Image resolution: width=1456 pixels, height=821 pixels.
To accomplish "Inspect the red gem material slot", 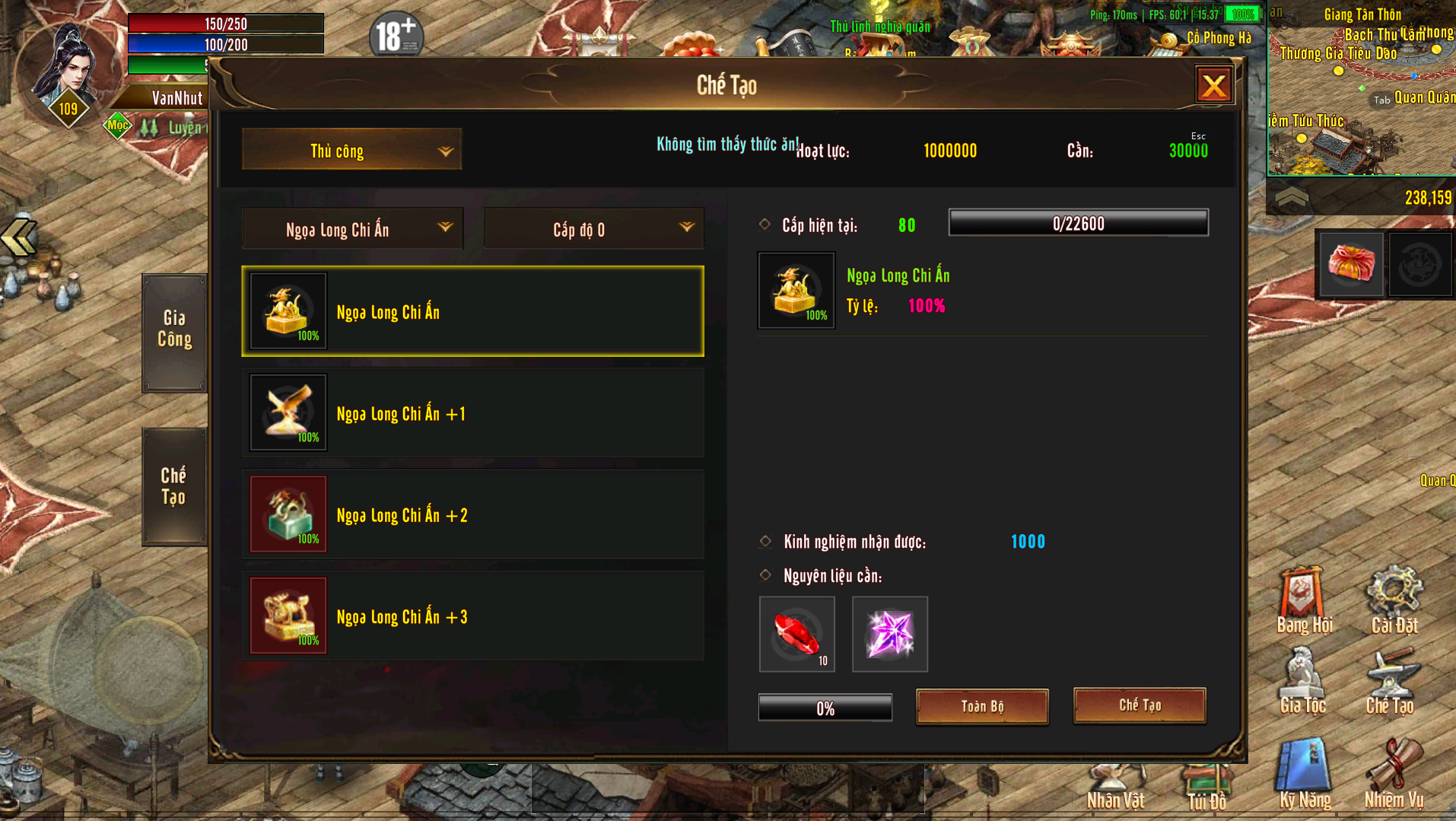I will coord(797,634).
